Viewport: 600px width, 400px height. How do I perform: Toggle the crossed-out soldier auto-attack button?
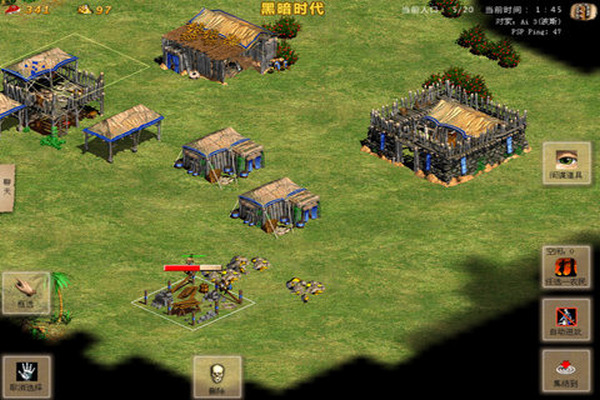point(566,319)
